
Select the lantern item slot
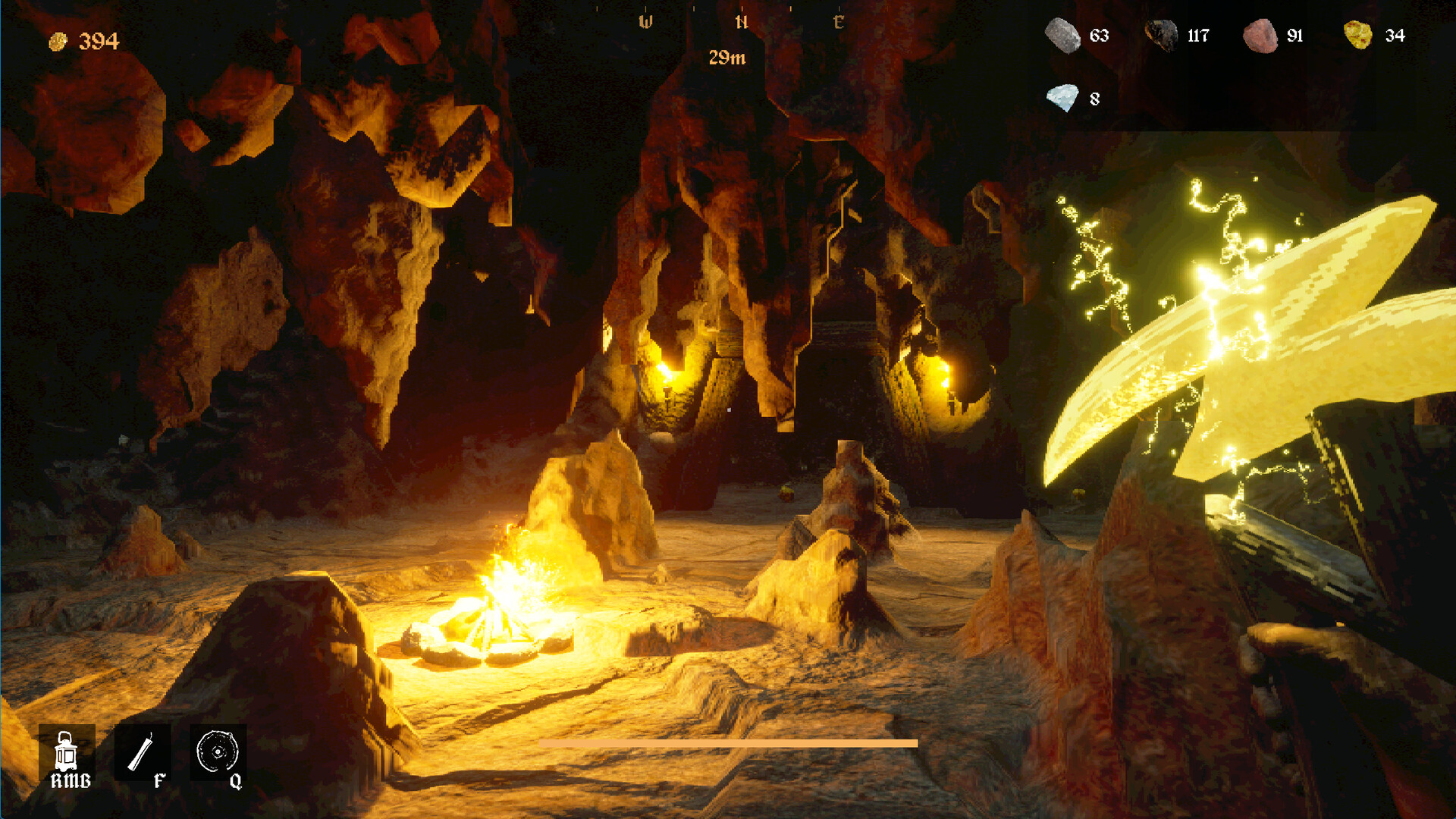pos(67,754)
